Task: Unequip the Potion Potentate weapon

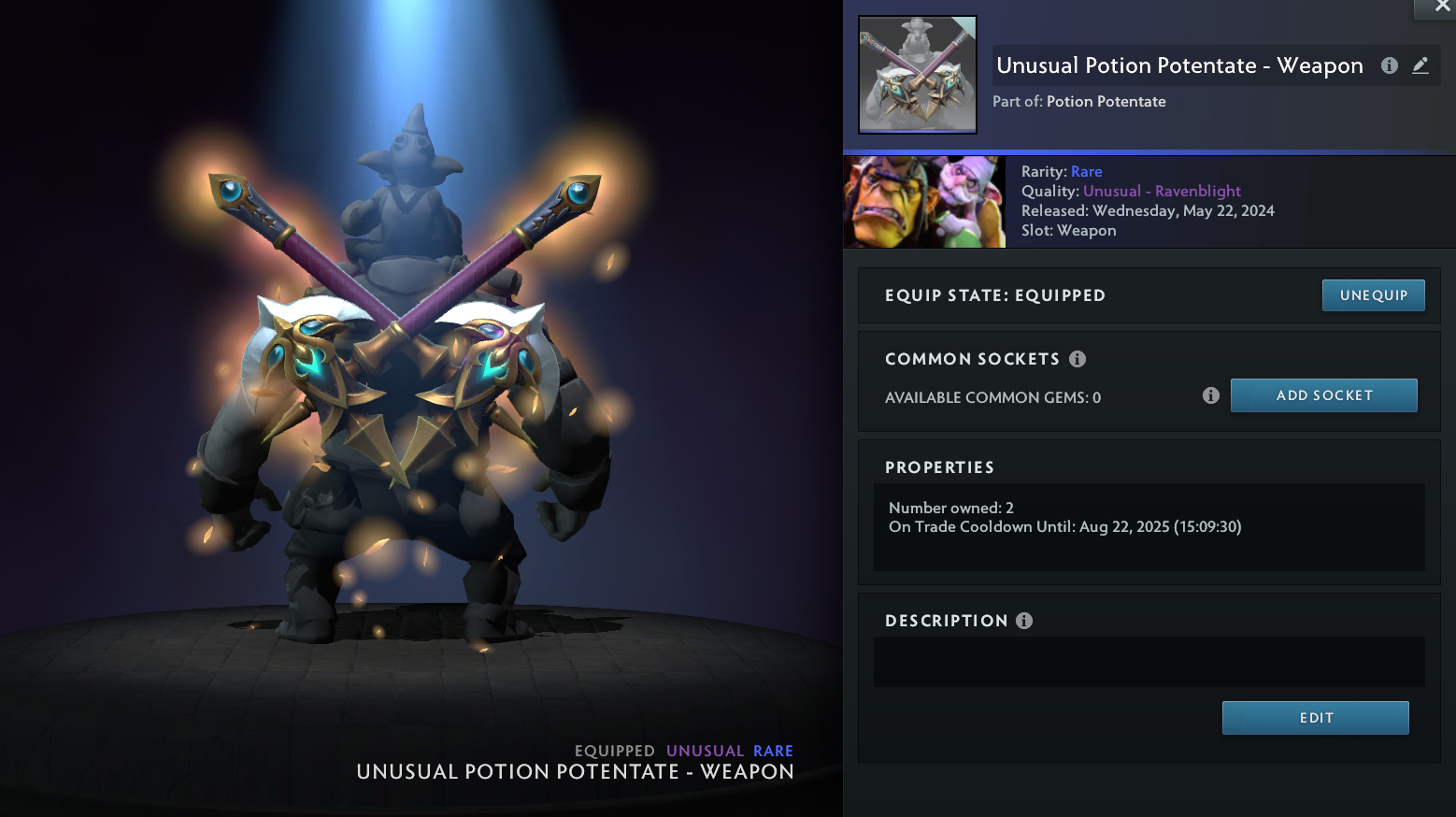Action: 1373,295
